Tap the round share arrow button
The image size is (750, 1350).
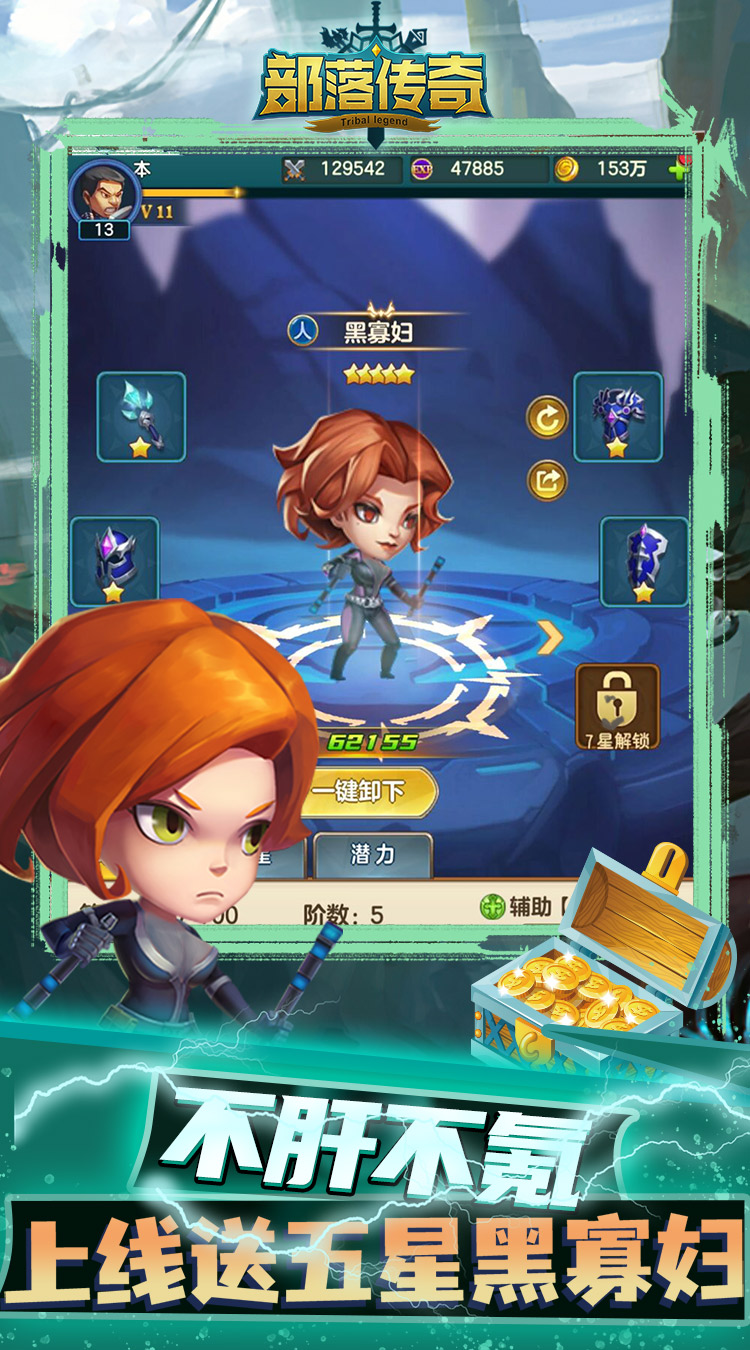[547, 481]
